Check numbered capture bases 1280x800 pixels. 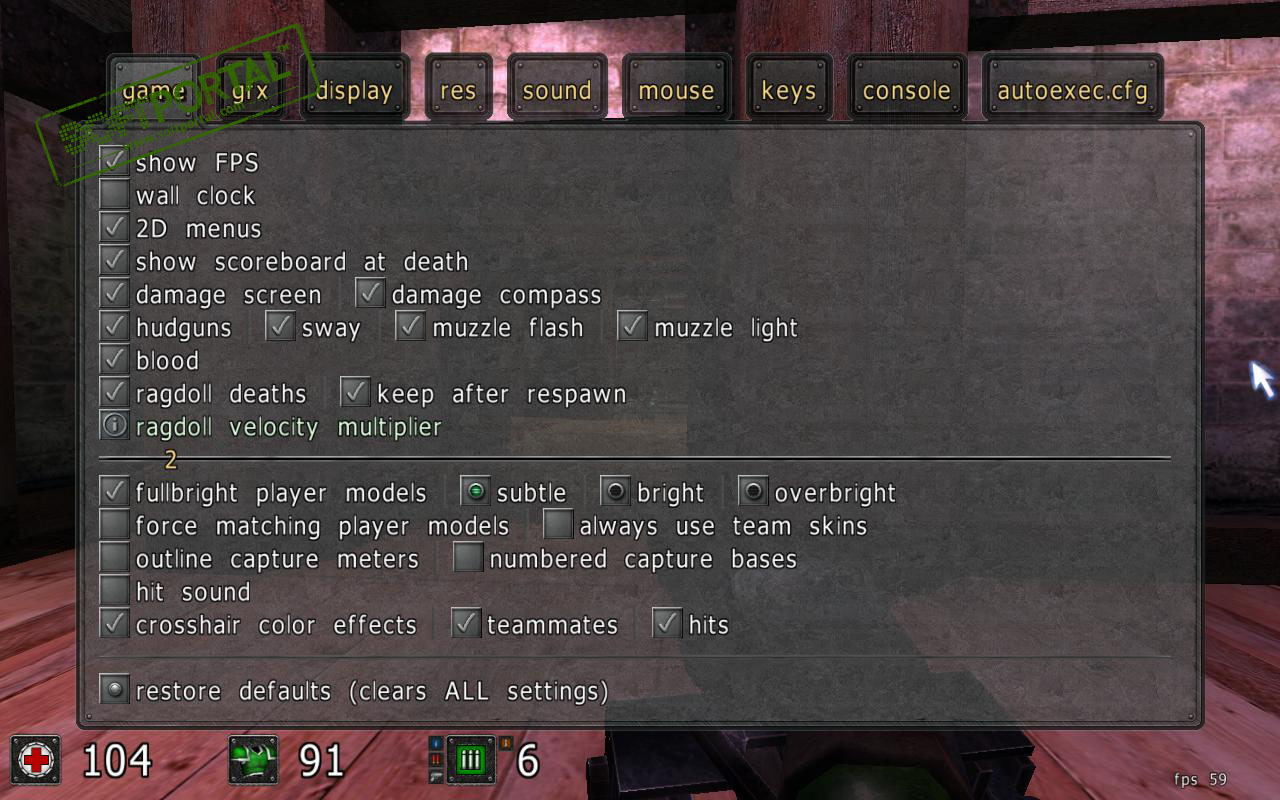point(468,558)
